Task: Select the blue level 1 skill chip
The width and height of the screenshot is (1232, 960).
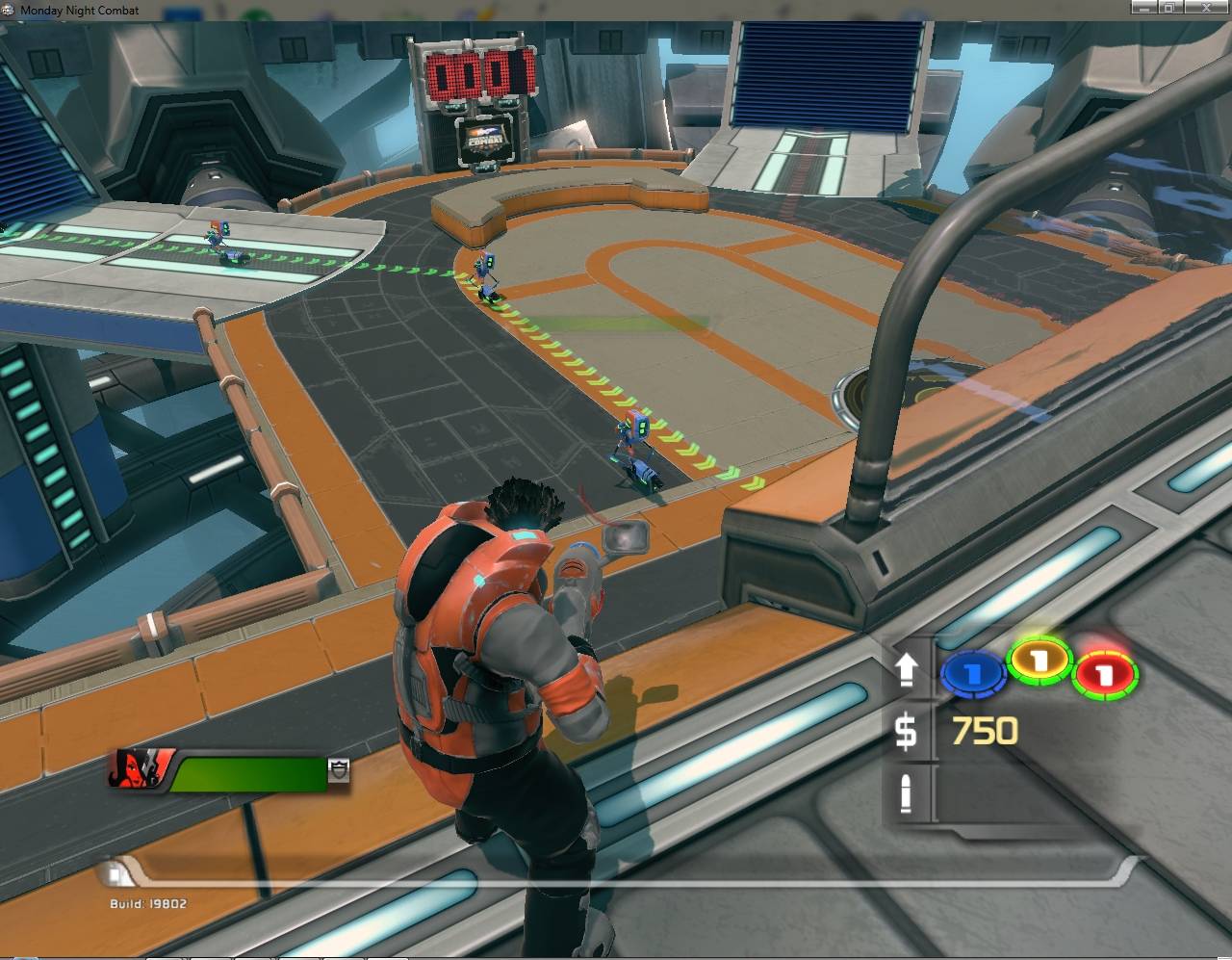Action: pos(972,673)
